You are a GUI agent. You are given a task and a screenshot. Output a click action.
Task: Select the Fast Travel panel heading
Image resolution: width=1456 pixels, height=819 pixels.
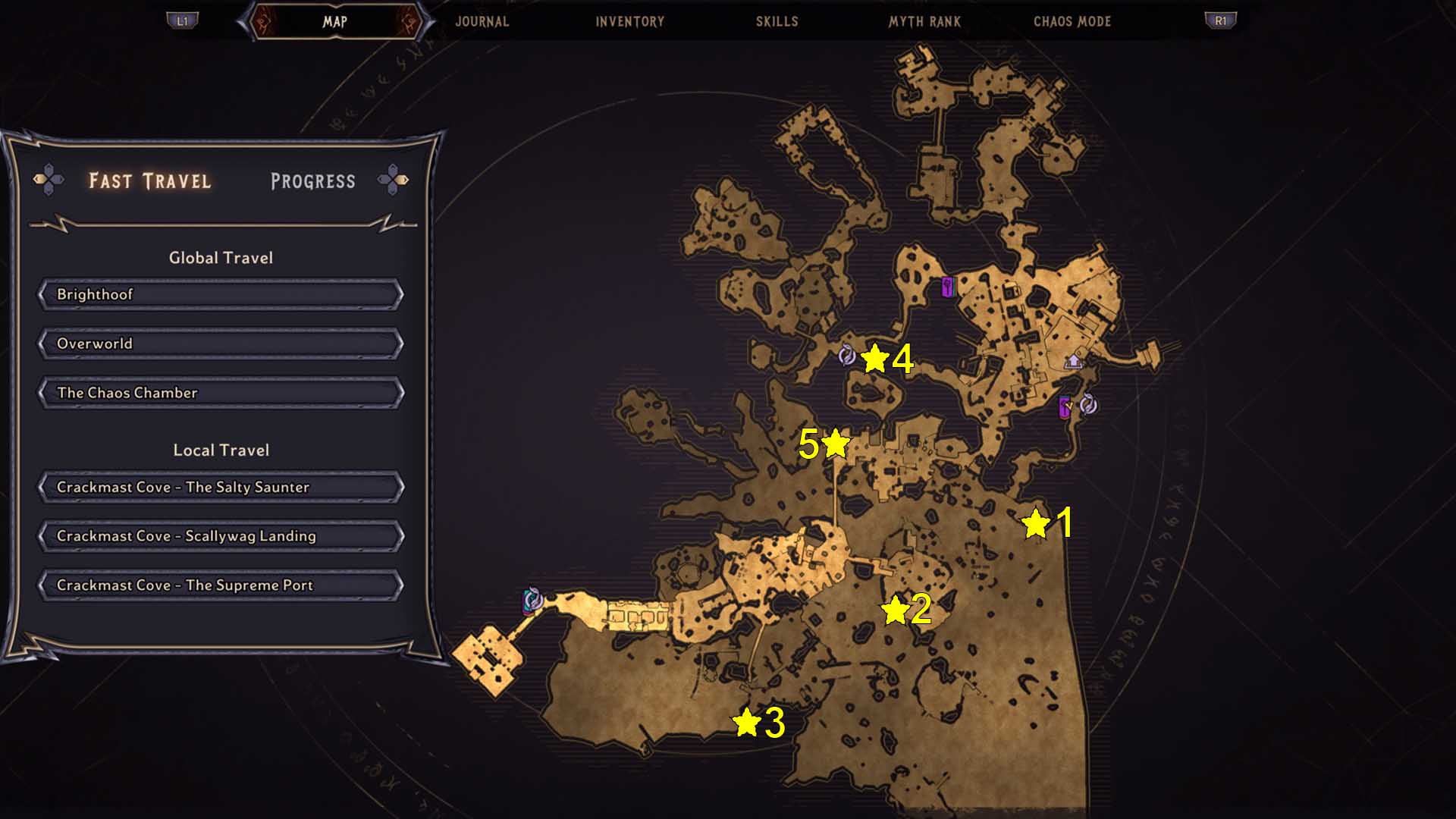click(x=149, y=181)
